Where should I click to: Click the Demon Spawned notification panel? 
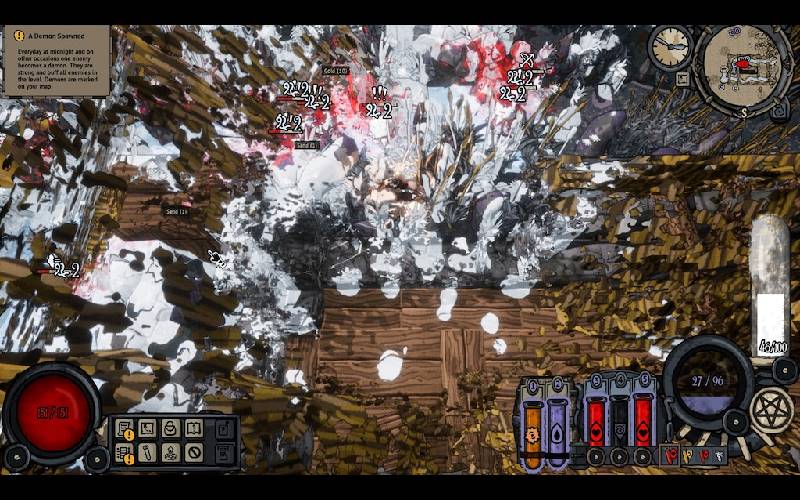(x=56, y=61)
